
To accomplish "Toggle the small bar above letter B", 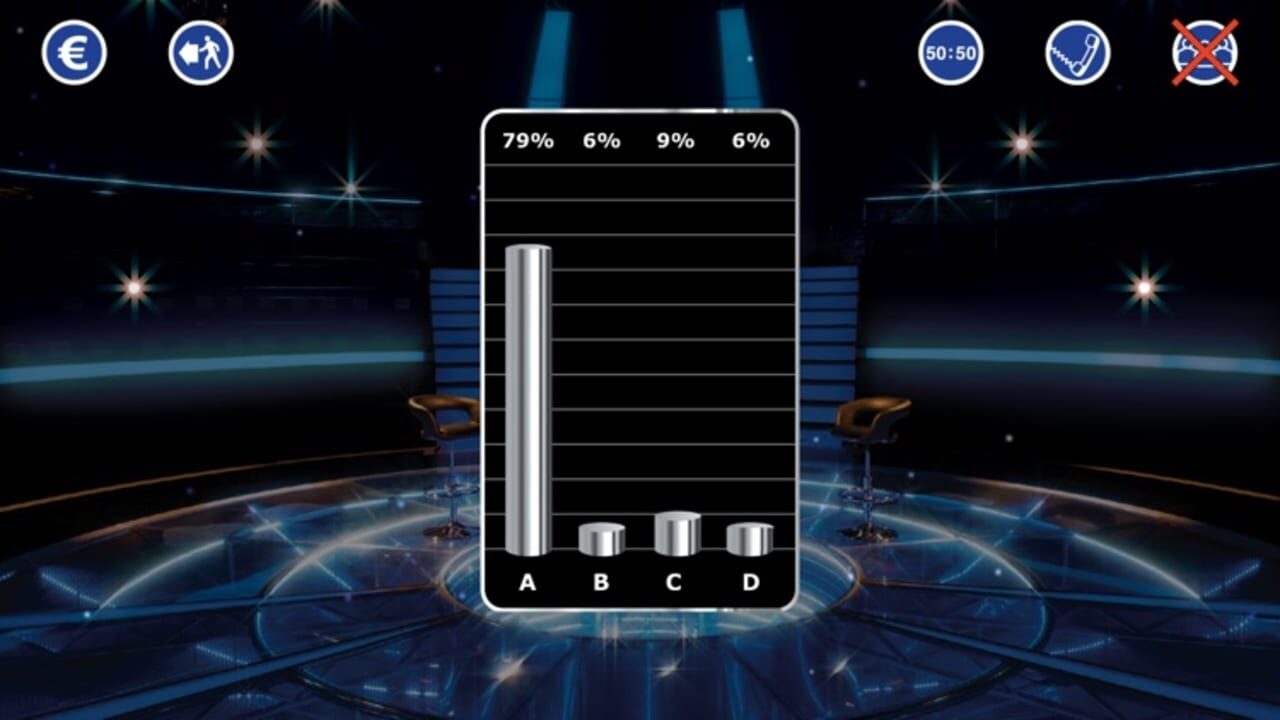I will tap(600, 538).
